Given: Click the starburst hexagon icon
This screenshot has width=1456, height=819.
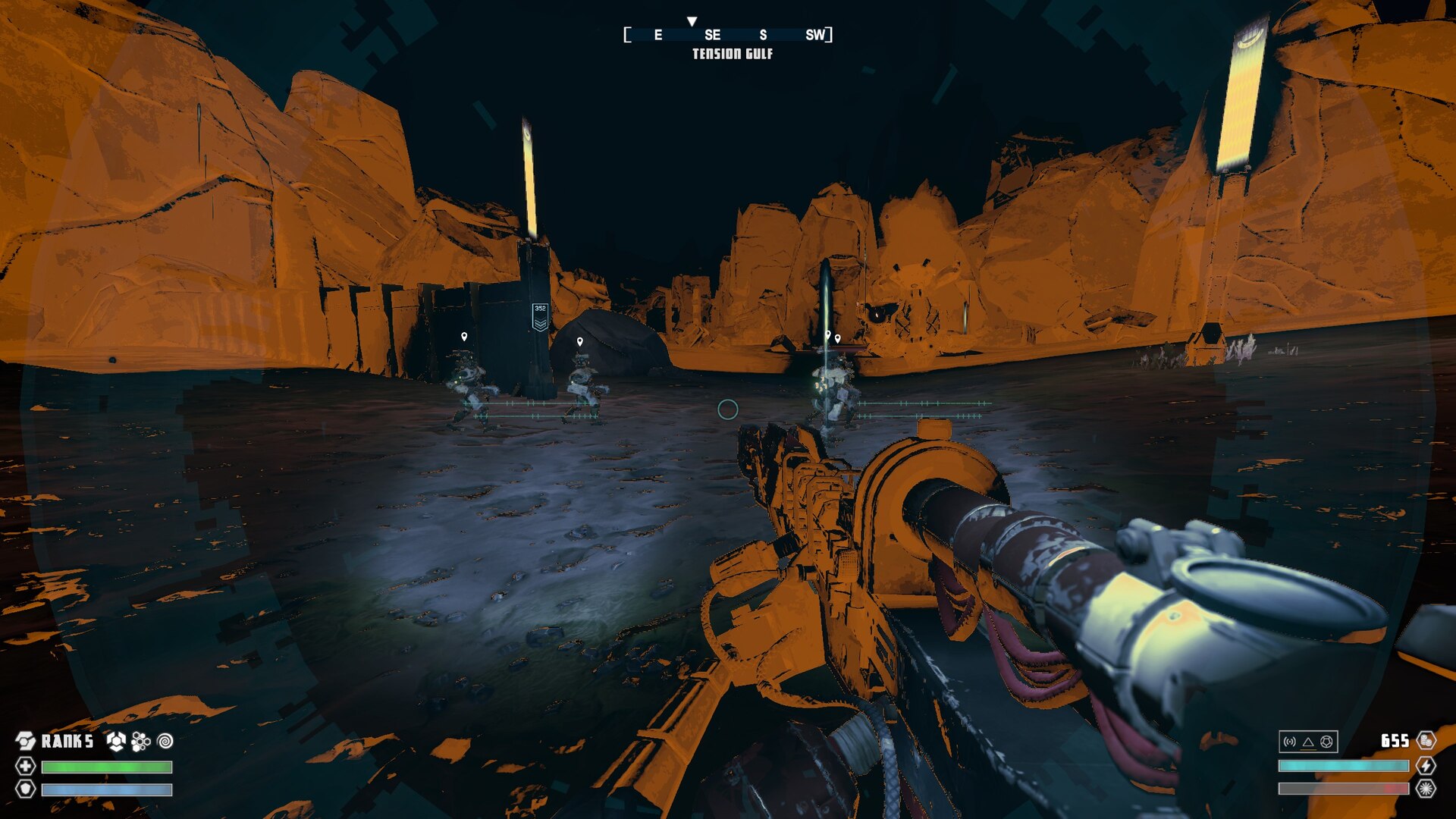Looking at the screenshot, I should pyautogui.click(x=1426, y=789).
